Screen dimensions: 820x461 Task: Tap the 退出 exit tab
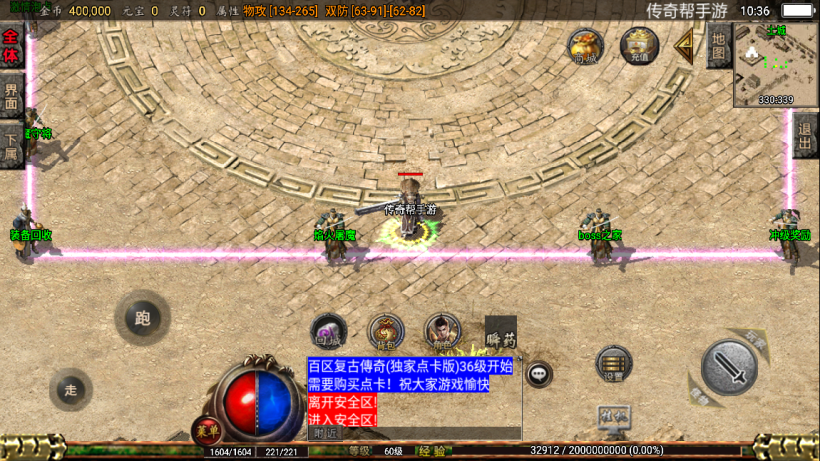[x=805, y=133]
